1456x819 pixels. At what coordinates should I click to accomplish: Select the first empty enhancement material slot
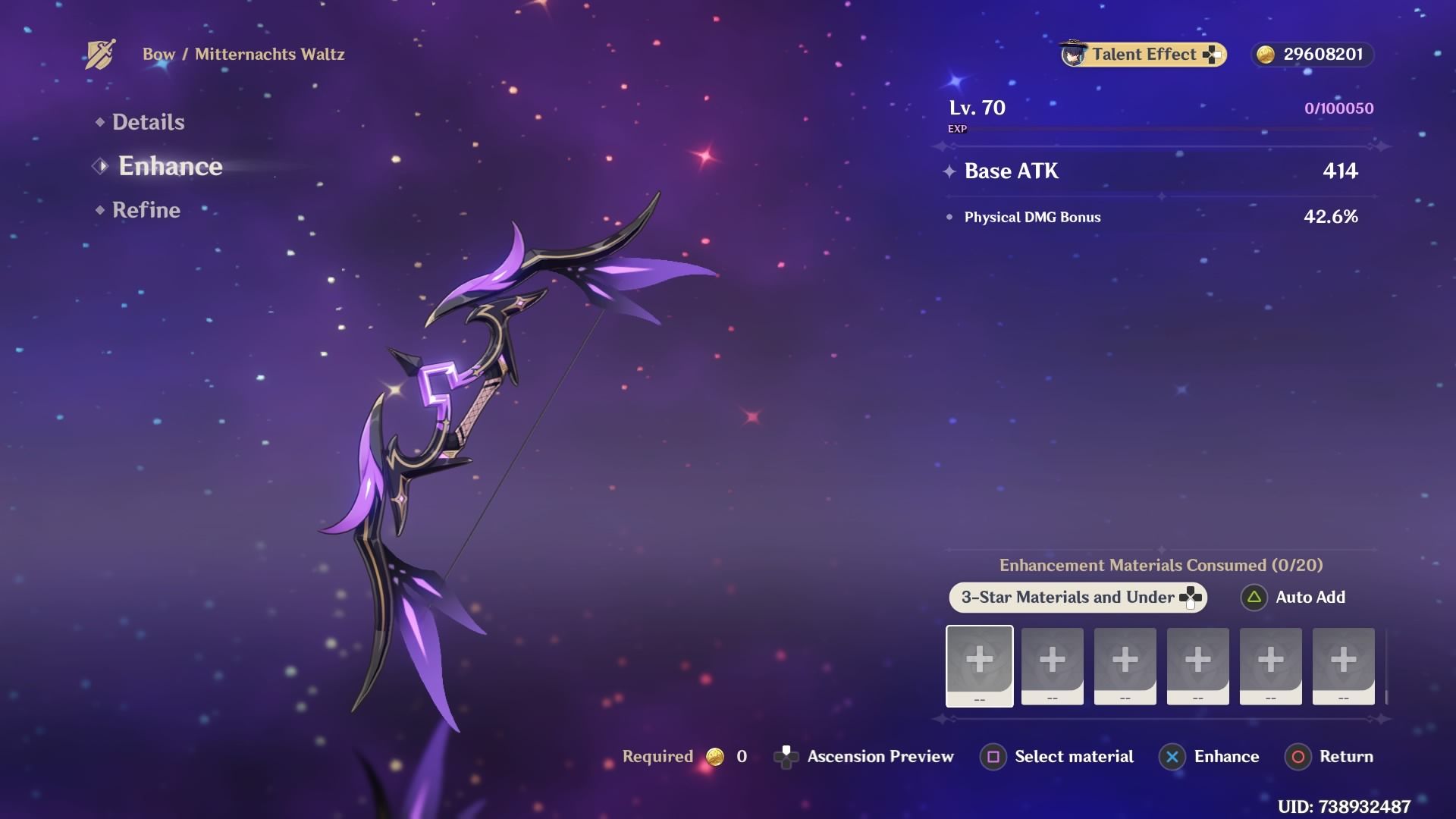[979, 666]
